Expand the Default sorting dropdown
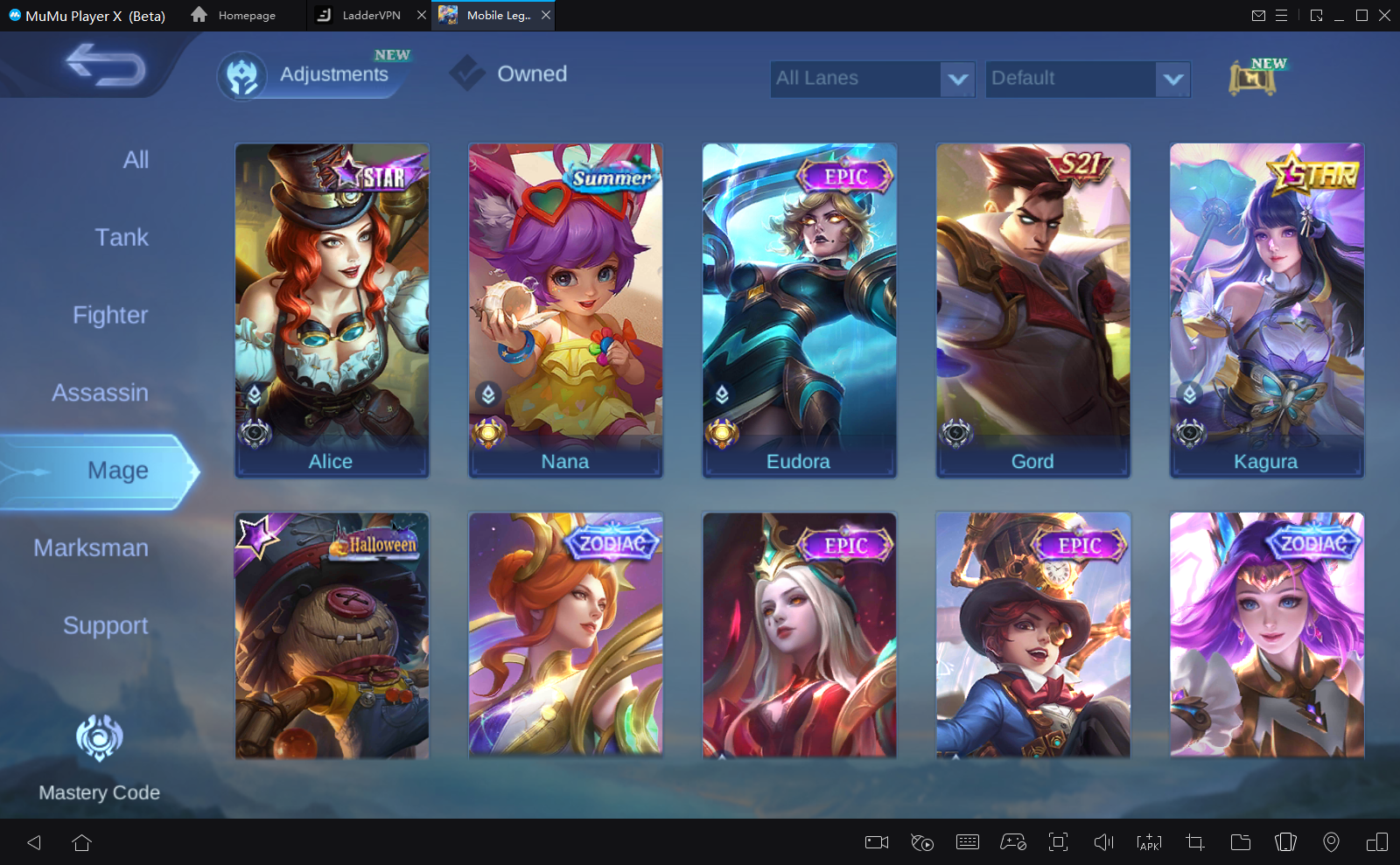Screen dimensions: 1400x865 [1087, 79]
